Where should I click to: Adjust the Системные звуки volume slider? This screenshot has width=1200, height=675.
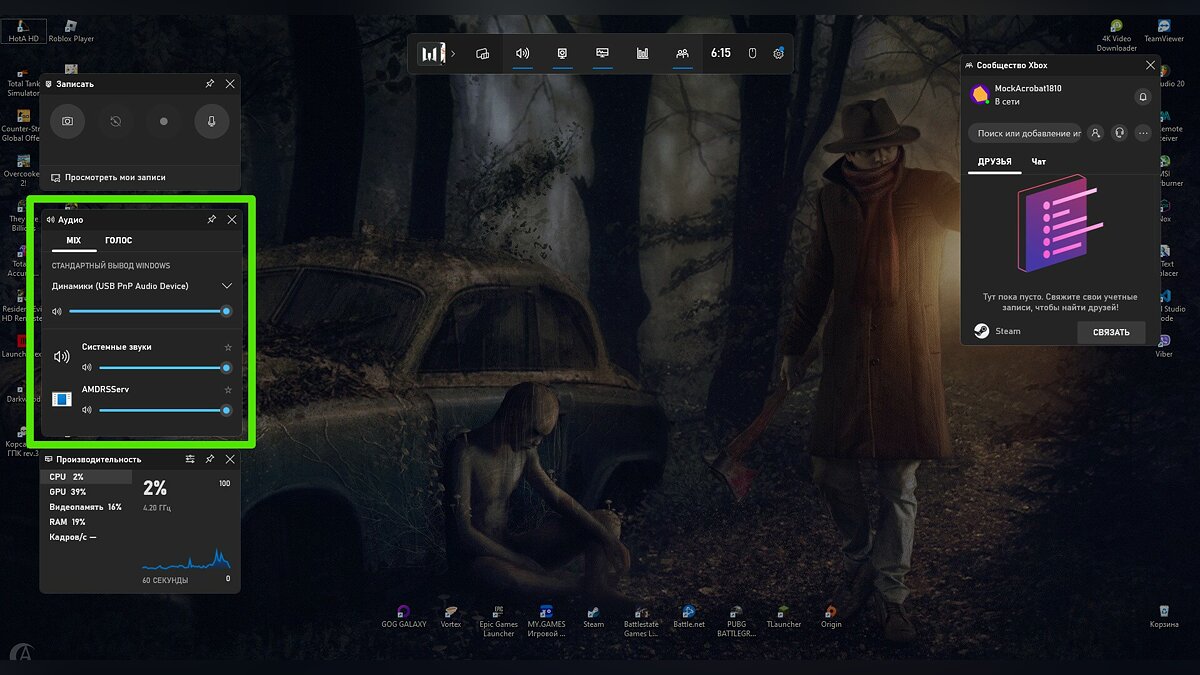point(160,367)
